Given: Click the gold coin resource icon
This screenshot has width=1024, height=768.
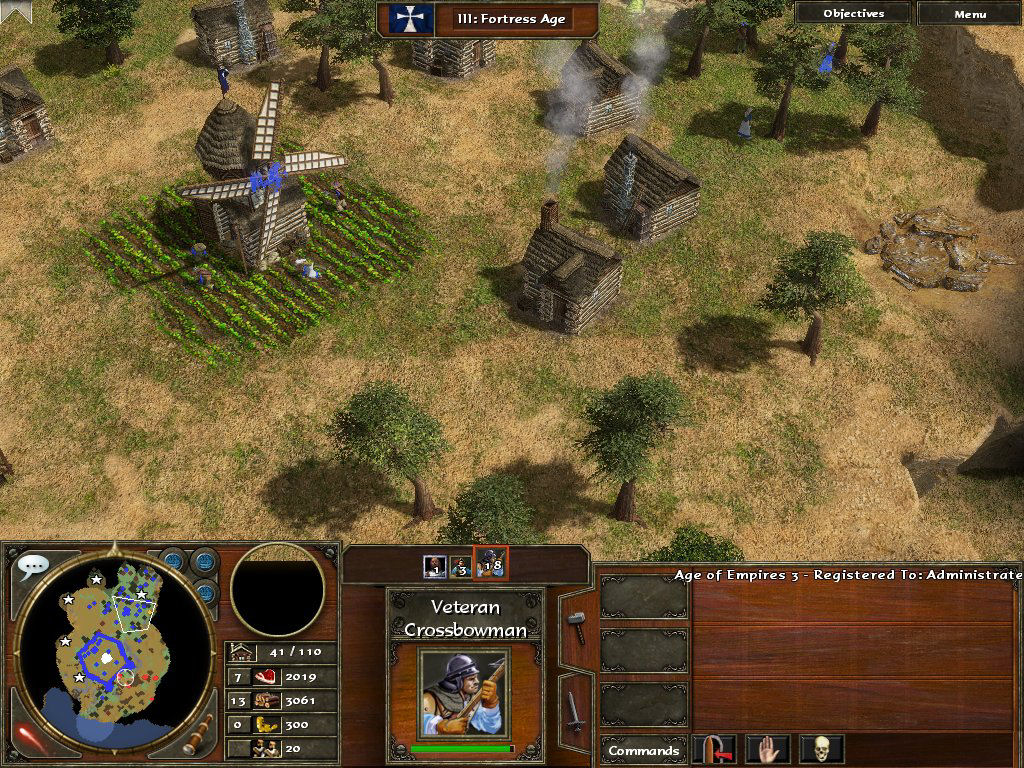Looking at the screenshot, I should click(267, 725).
